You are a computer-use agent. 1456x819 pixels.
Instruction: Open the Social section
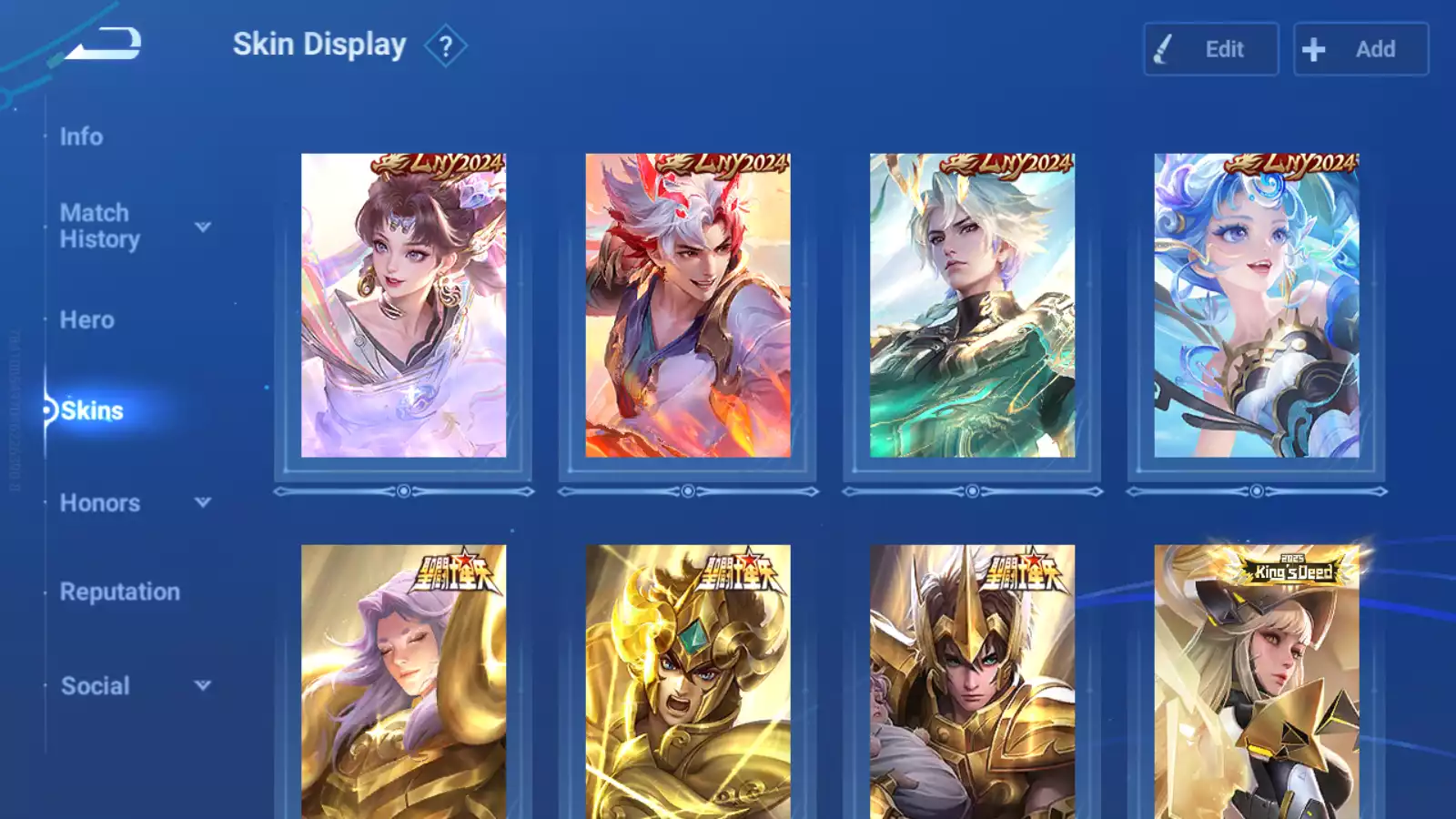pos(95,686)
